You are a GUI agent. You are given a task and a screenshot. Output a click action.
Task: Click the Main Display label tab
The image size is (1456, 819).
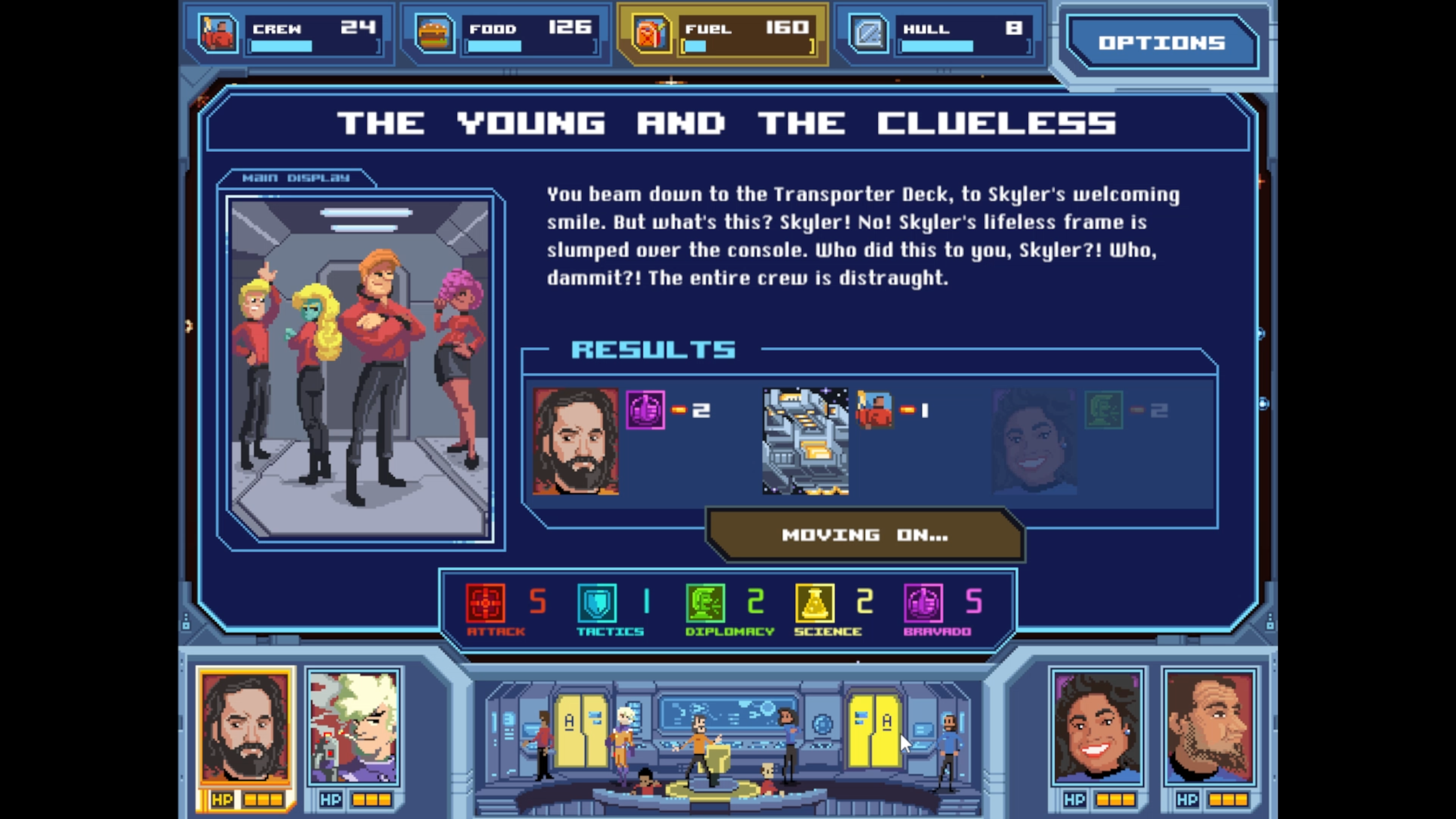(296, 177)
